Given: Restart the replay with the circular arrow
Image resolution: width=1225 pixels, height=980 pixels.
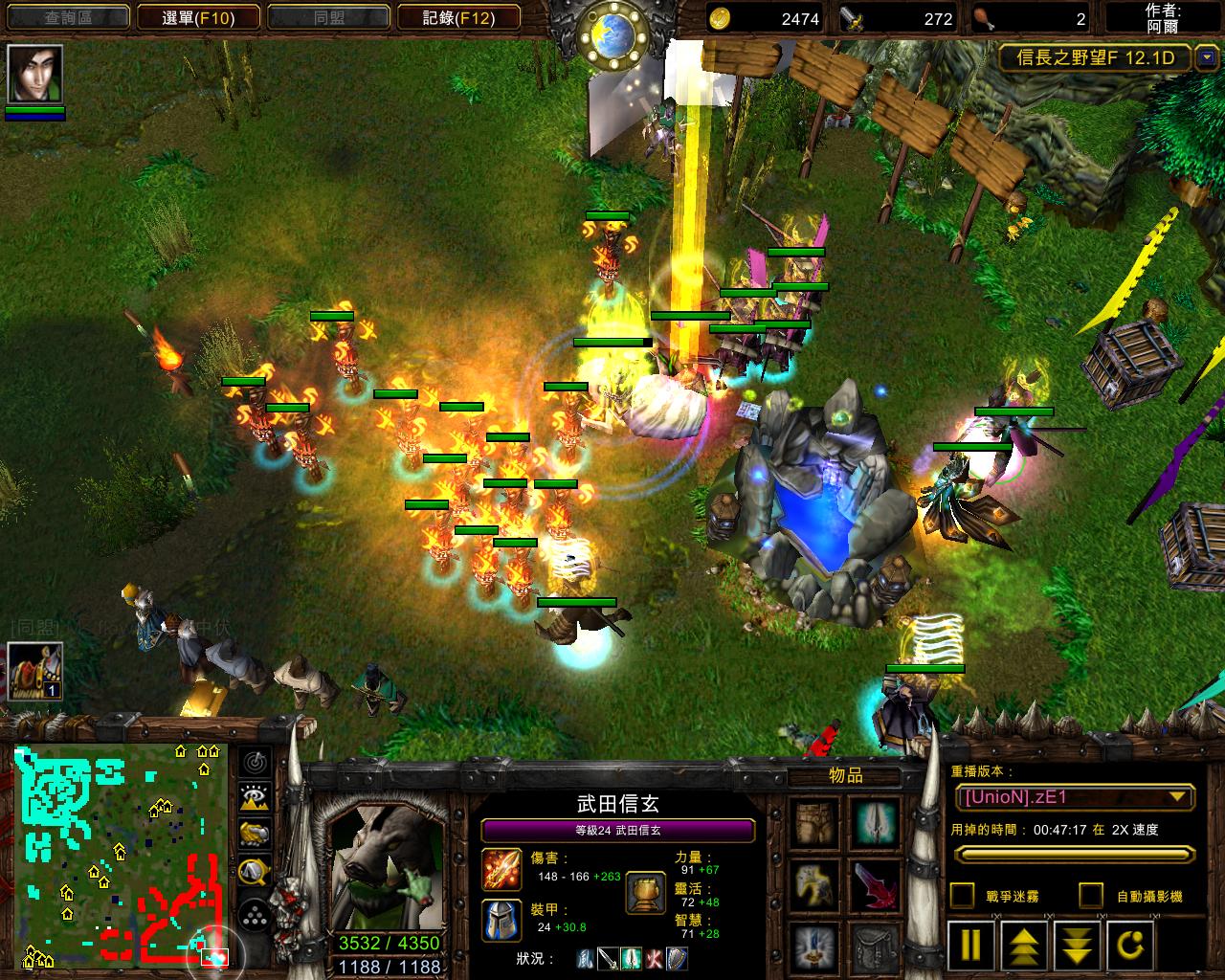Looking at the screenshot, I should pyautogui.click(x=1130, y=944).
